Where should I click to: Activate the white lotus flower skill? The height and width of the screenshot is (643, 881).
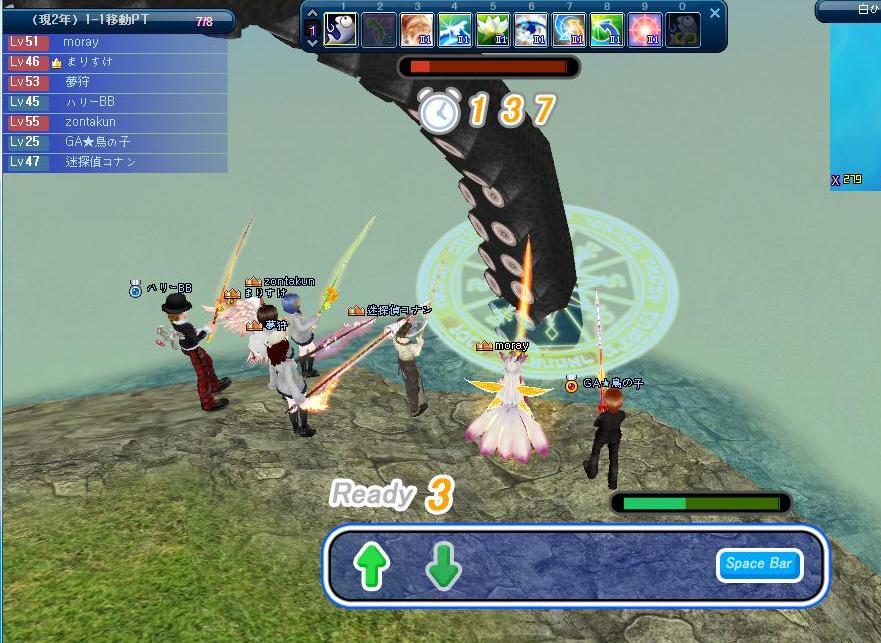point(492,30)
